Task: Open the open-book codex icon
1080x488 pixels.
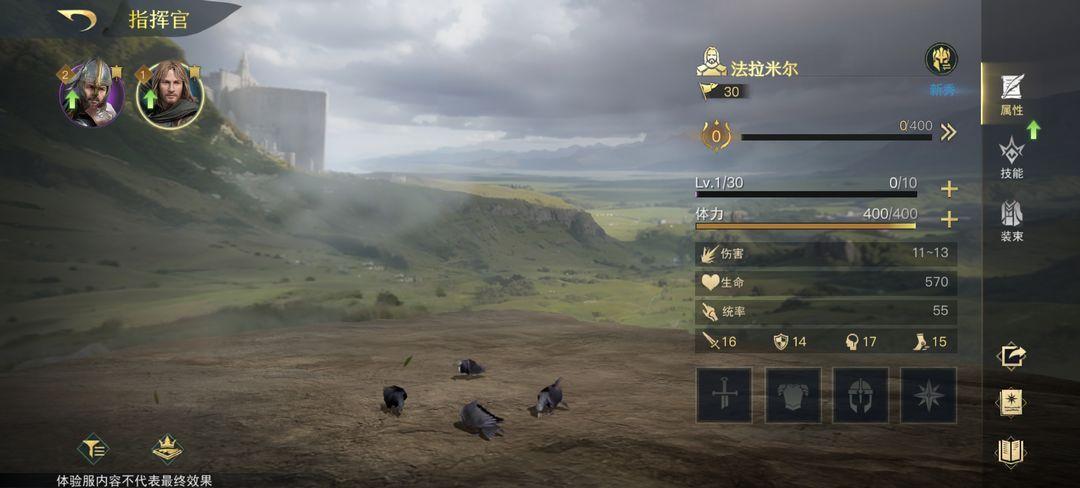Action: pos(1011,451)
